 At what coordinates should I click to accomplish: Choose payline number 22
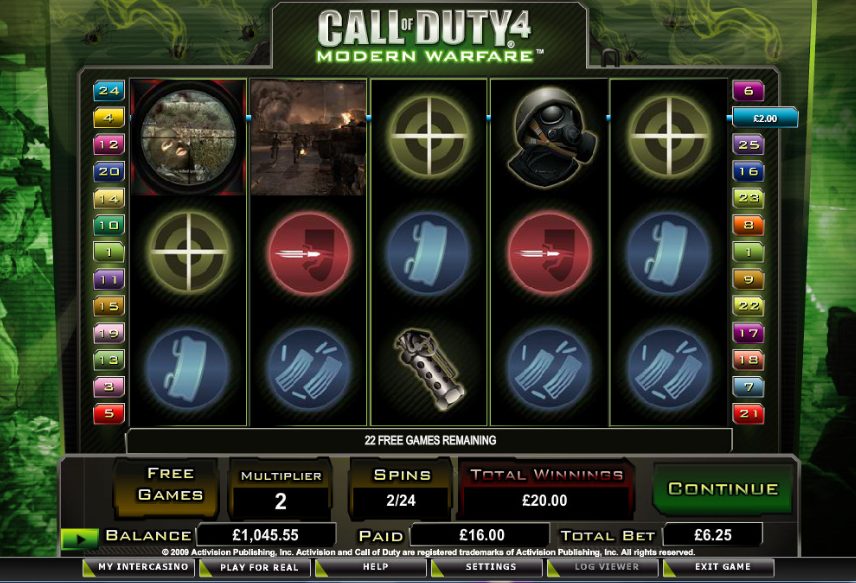[x=748, y=305]
